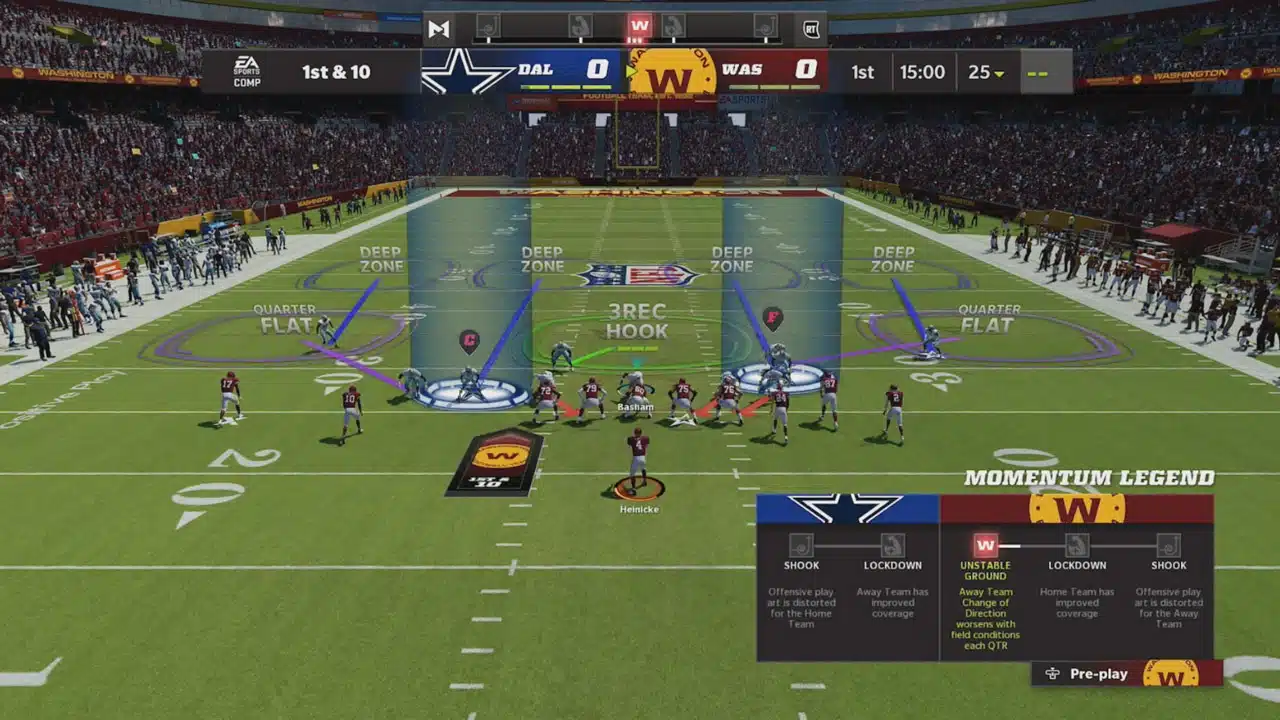Select quarterback Heinicke's orange ring marker
The image size is (1280, 720).
coord(639,489)
